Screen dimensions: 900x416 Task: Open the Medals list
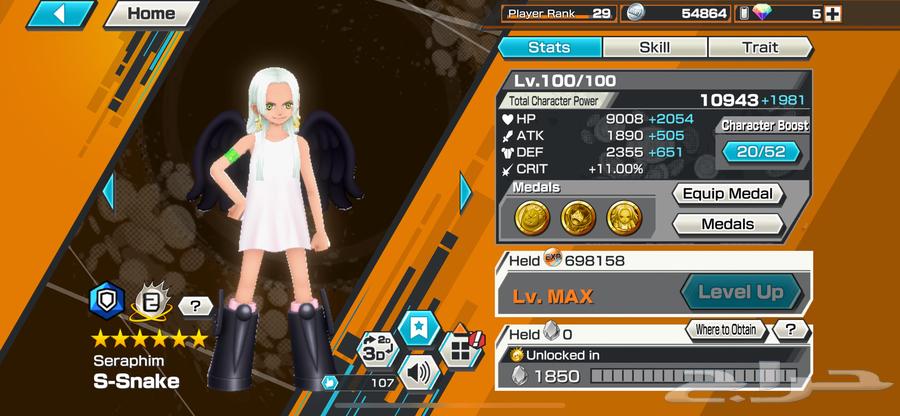tap(727, 224)
